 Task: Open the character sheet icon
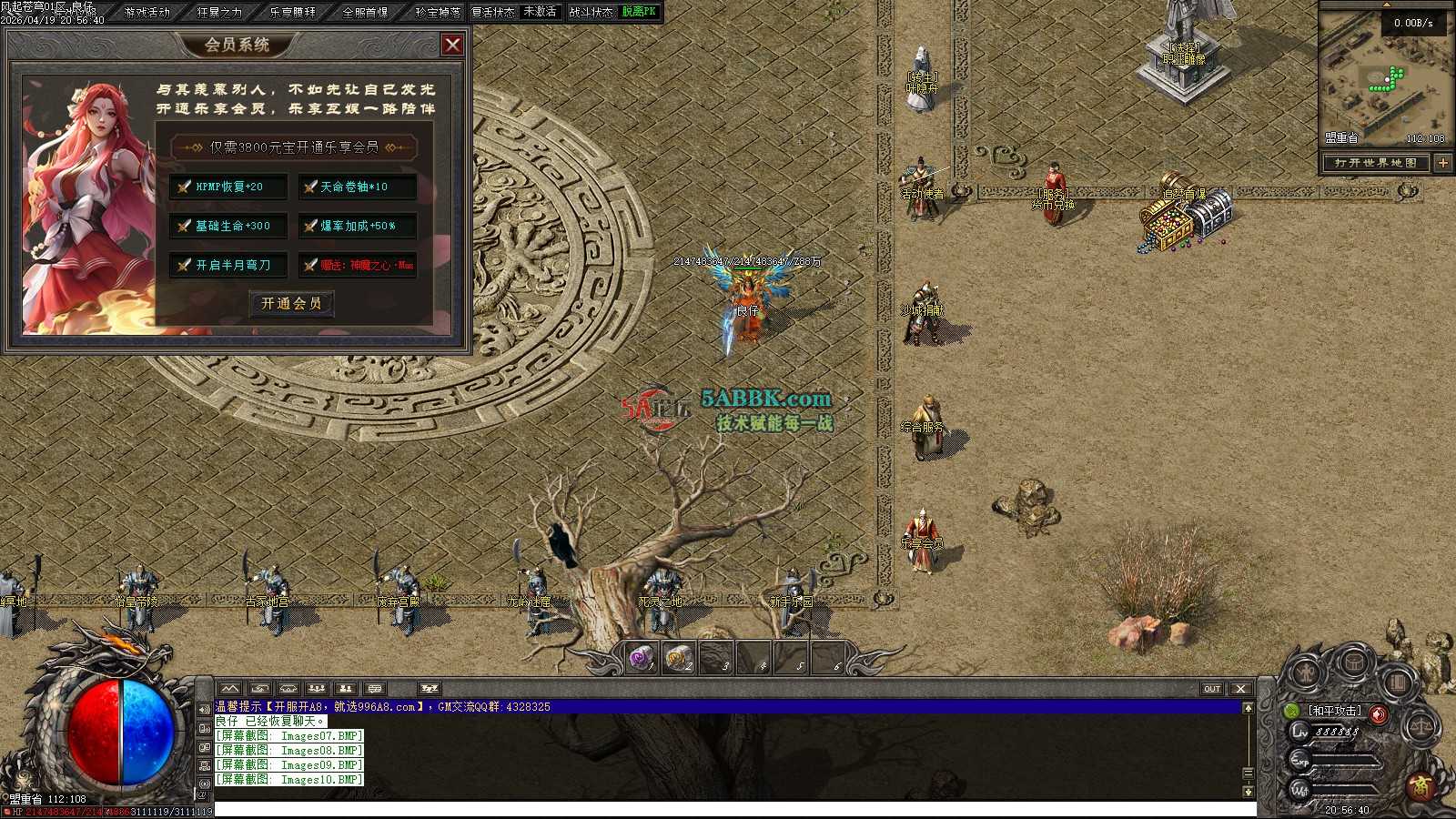tap(1308, 673)
